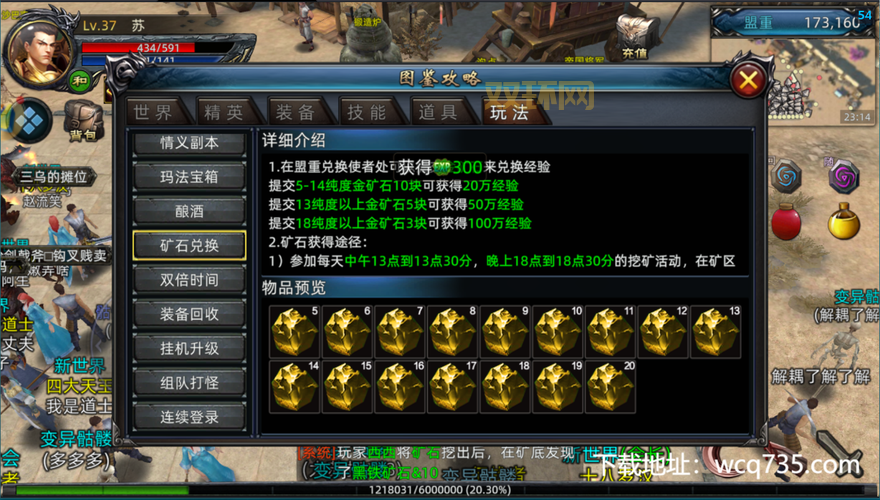The height and width of the screenshot is (500, 880).
Task: Show the 技能 tab
Action: [x=367, y=112]
